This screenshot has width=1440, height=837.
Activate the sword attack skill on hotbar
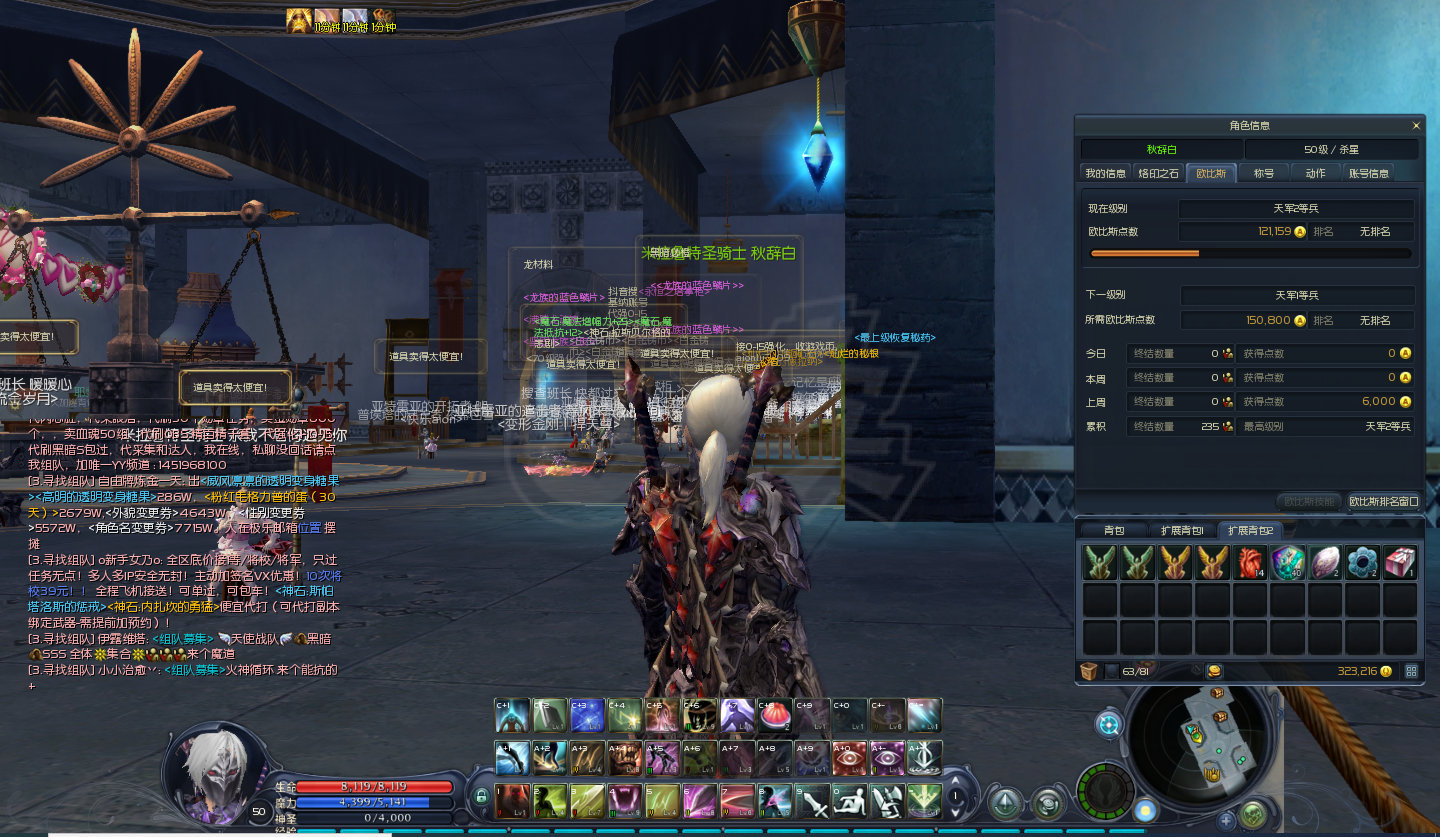tap(812, 800)
